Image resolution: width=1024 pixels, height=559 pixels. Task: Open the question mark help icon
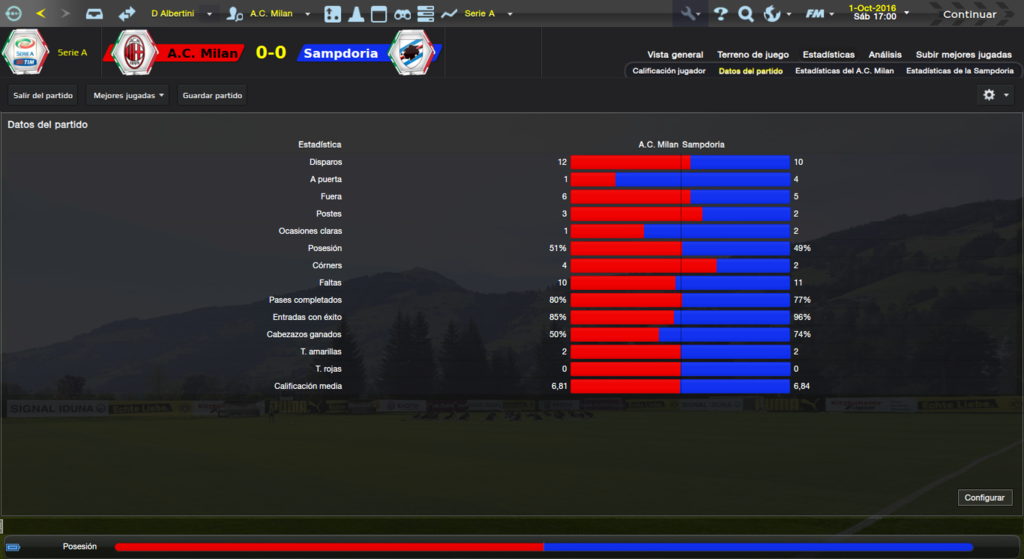tap(720, 14)
